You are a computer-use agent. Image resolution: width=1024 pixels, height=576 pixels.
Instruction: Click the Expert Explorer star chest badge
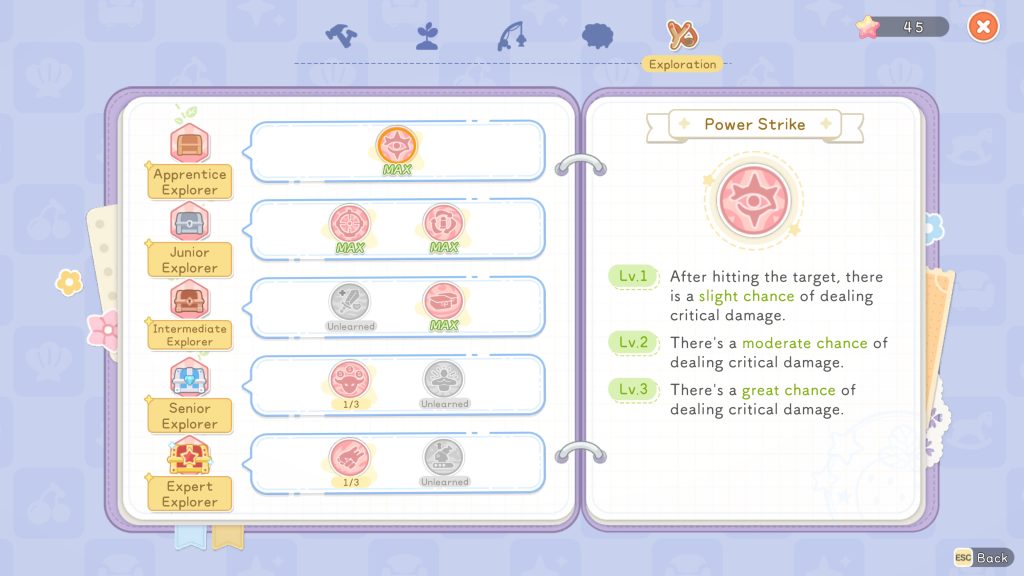click(189, 457)
